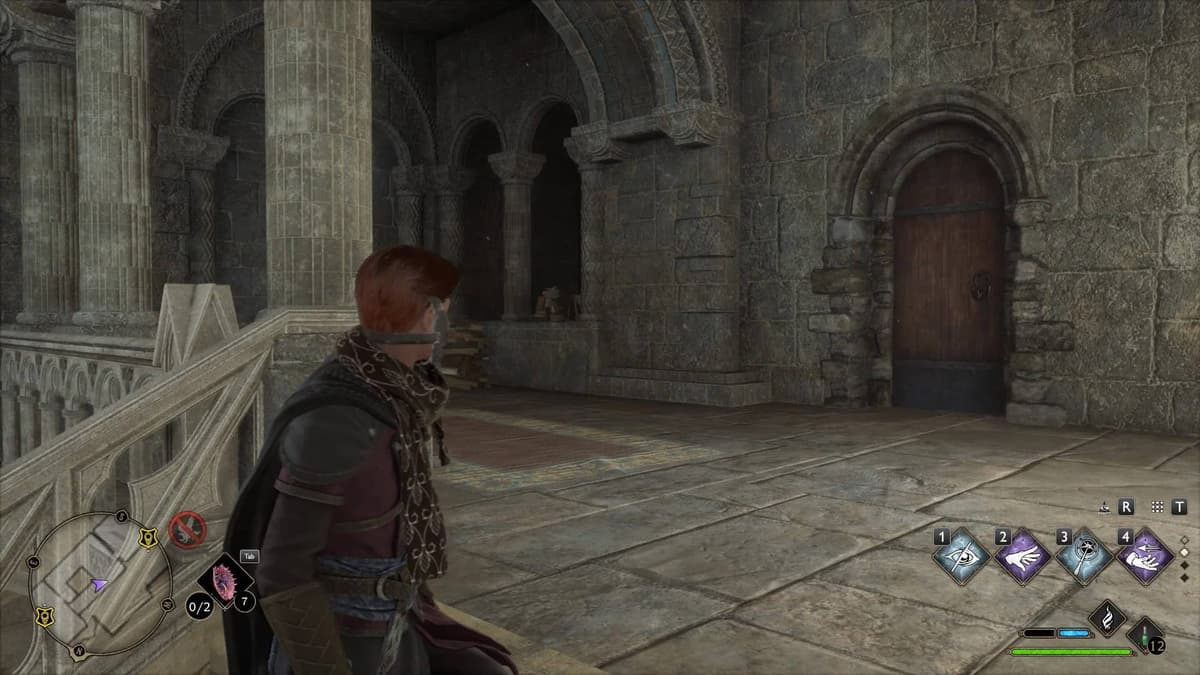The image size is (1200, 675).
Task: Select the purple open-hand spell in slot 2
Action: pyautogui.click(x=1022, y=555)
